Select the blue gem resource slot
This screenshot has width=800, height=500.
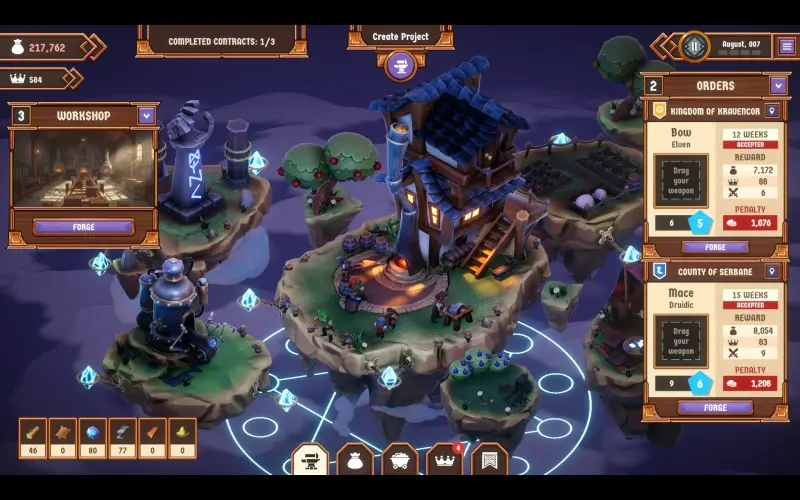(x=93, y=433)
